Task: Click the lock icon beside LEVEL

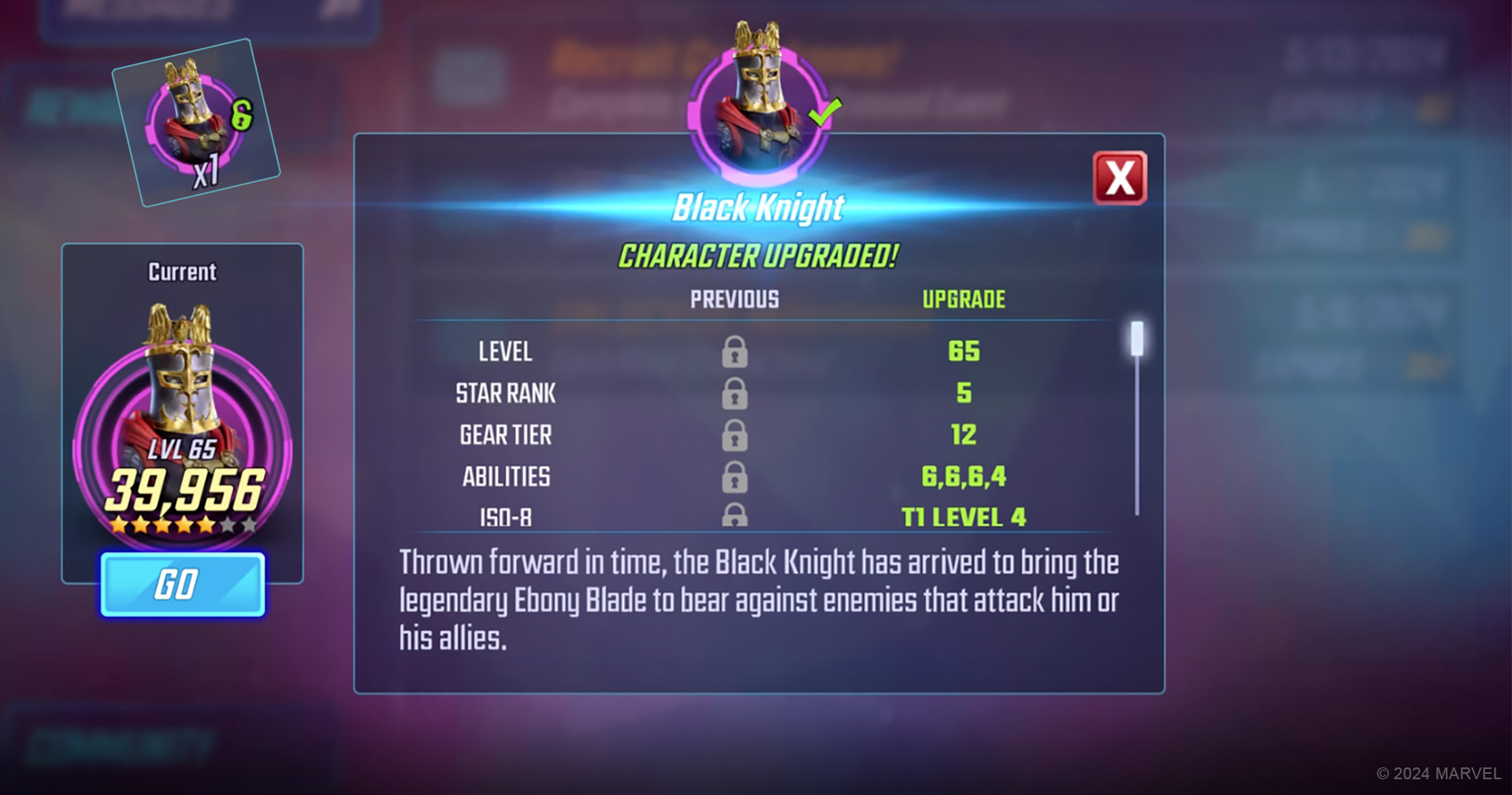Action: click(734, 351)
